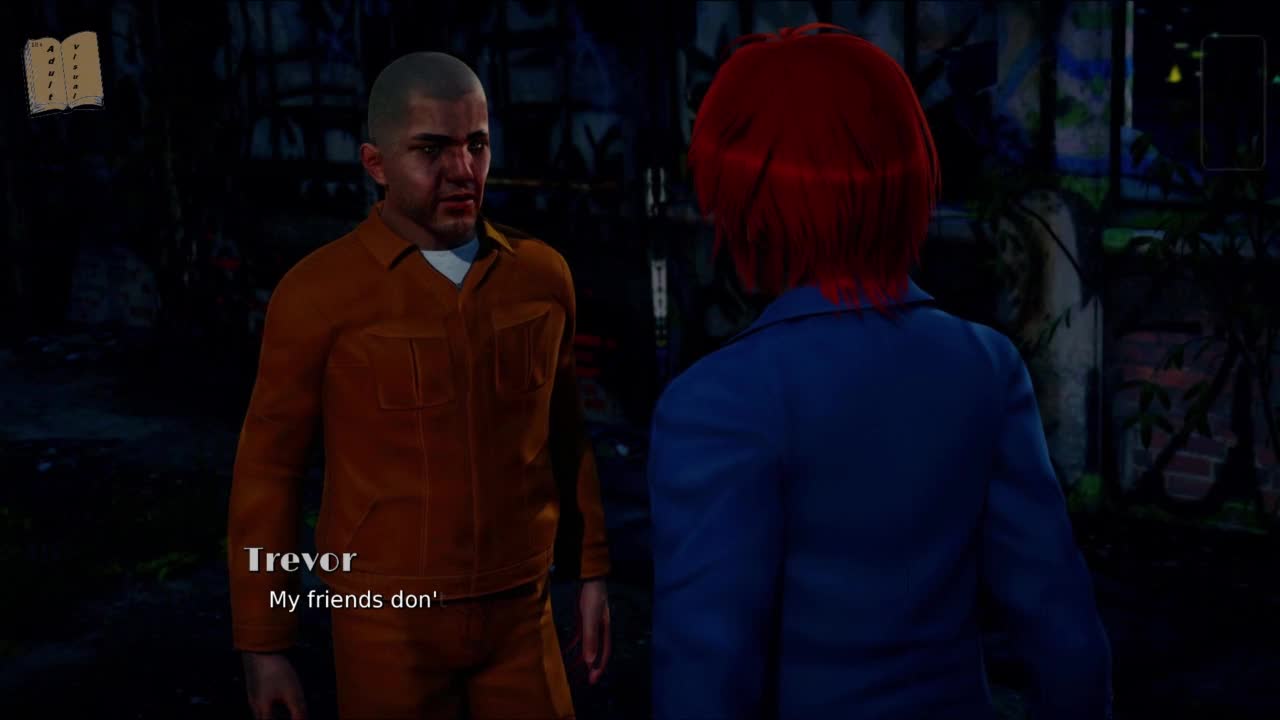
Task: Open the phone outline icon
Action: [1232, 102]
